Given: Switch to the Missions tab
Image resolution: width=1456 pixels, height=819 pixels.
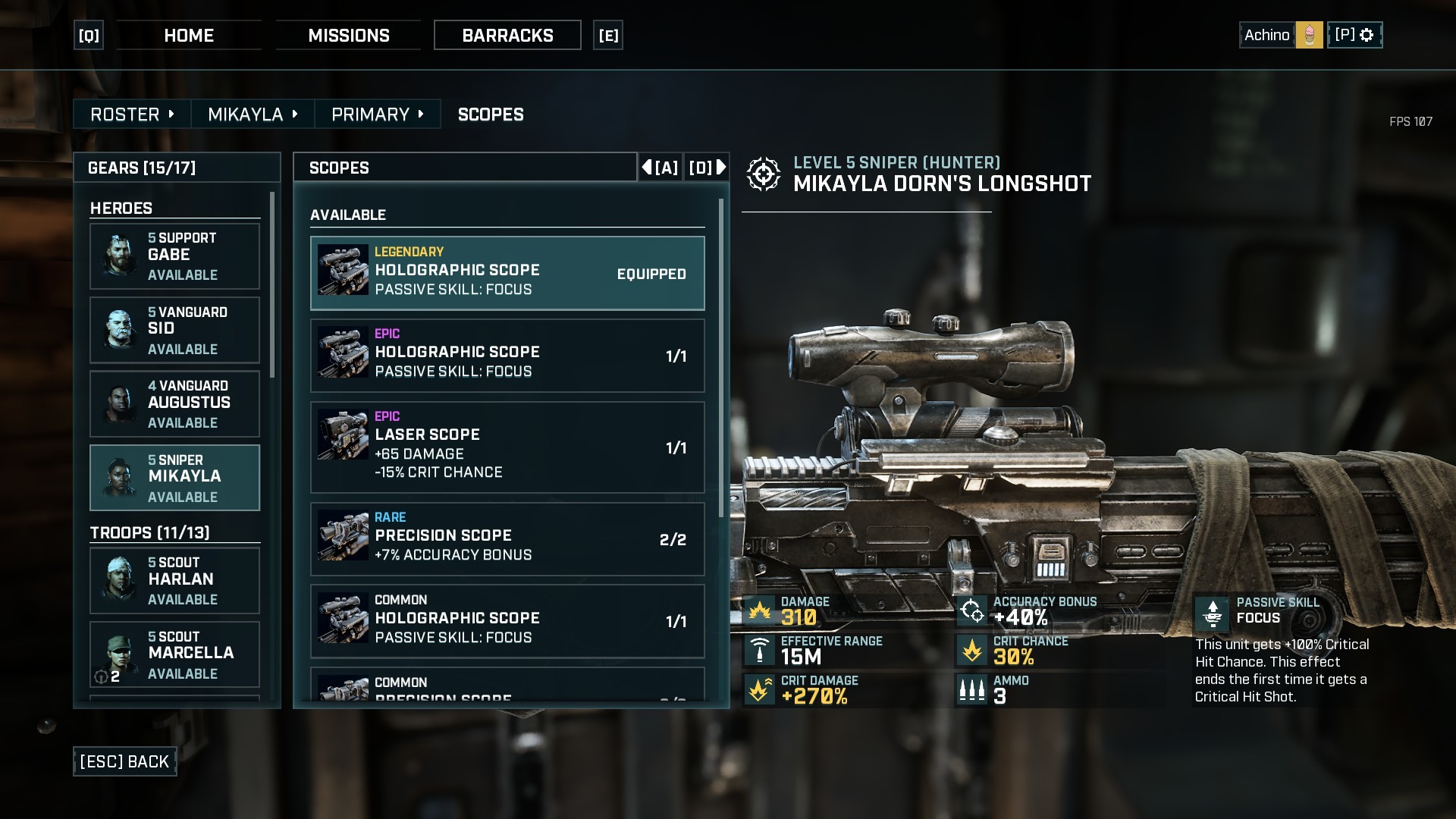Looking at the screenshot, I should pyautogui.click(x=348, y=36).
